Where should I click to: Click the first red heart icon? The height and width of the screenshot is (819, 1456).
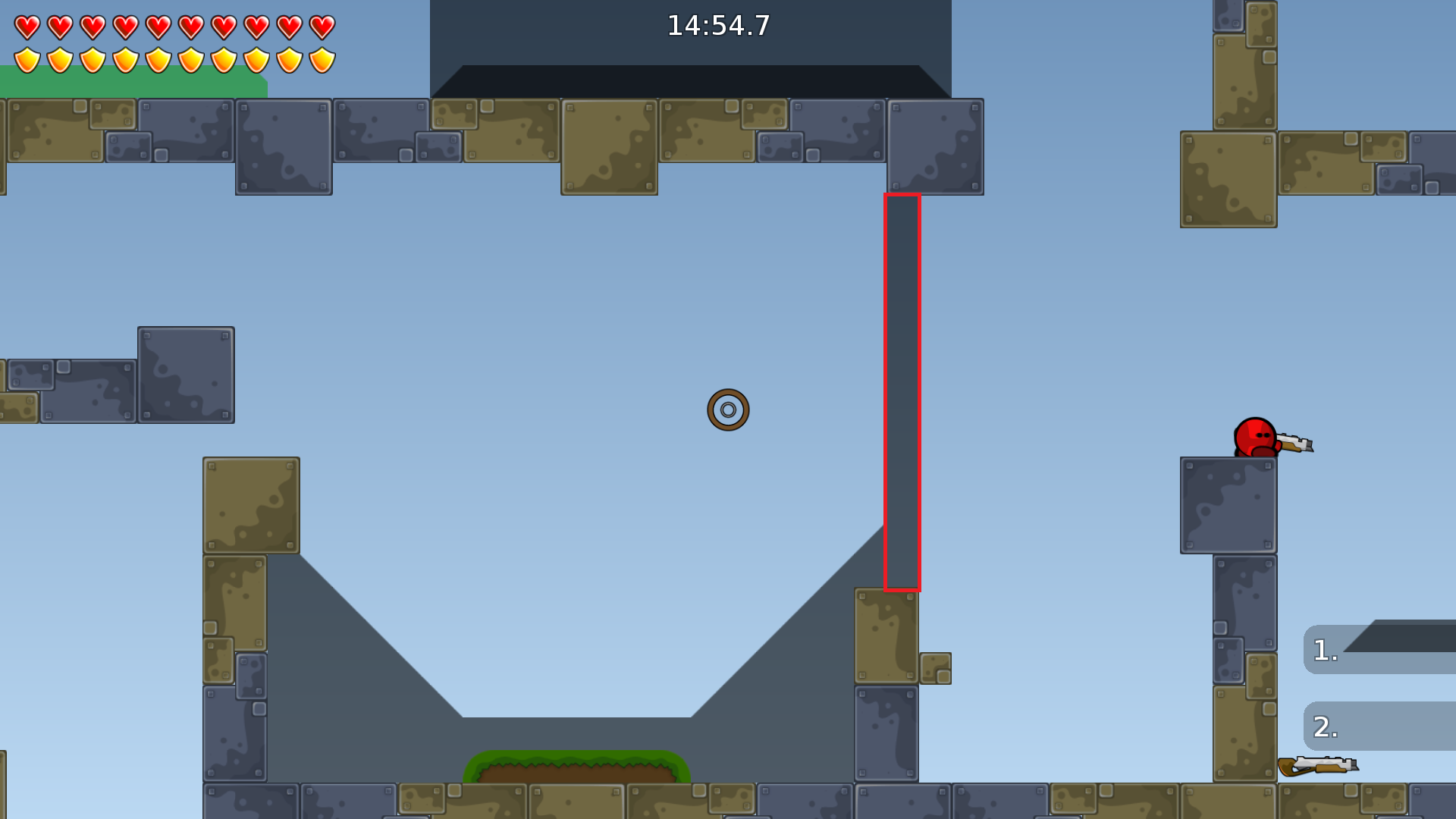(25, 25)
